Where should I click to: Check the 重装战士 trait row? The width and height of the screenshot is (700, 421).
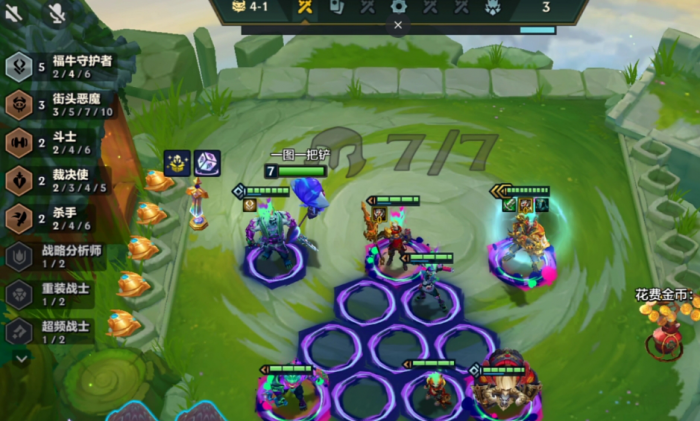[x=60, y=294]
